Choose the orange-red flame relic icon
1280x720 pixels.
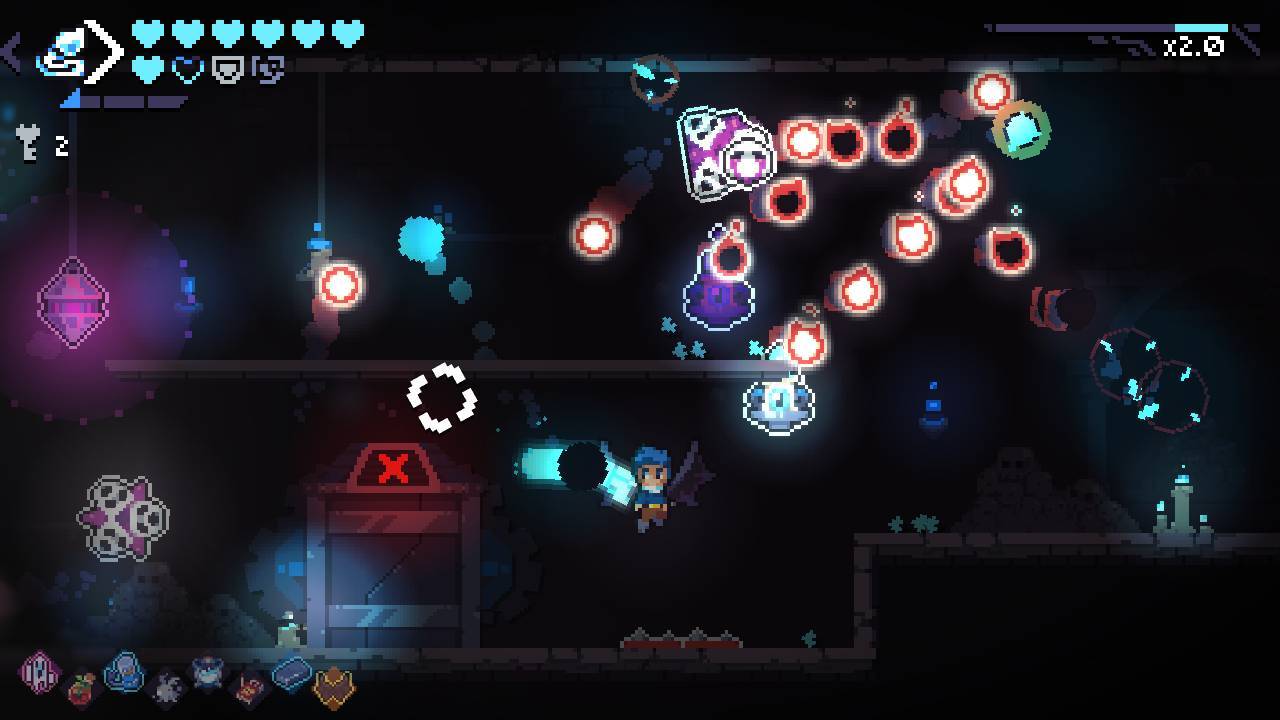coord(250,688)
